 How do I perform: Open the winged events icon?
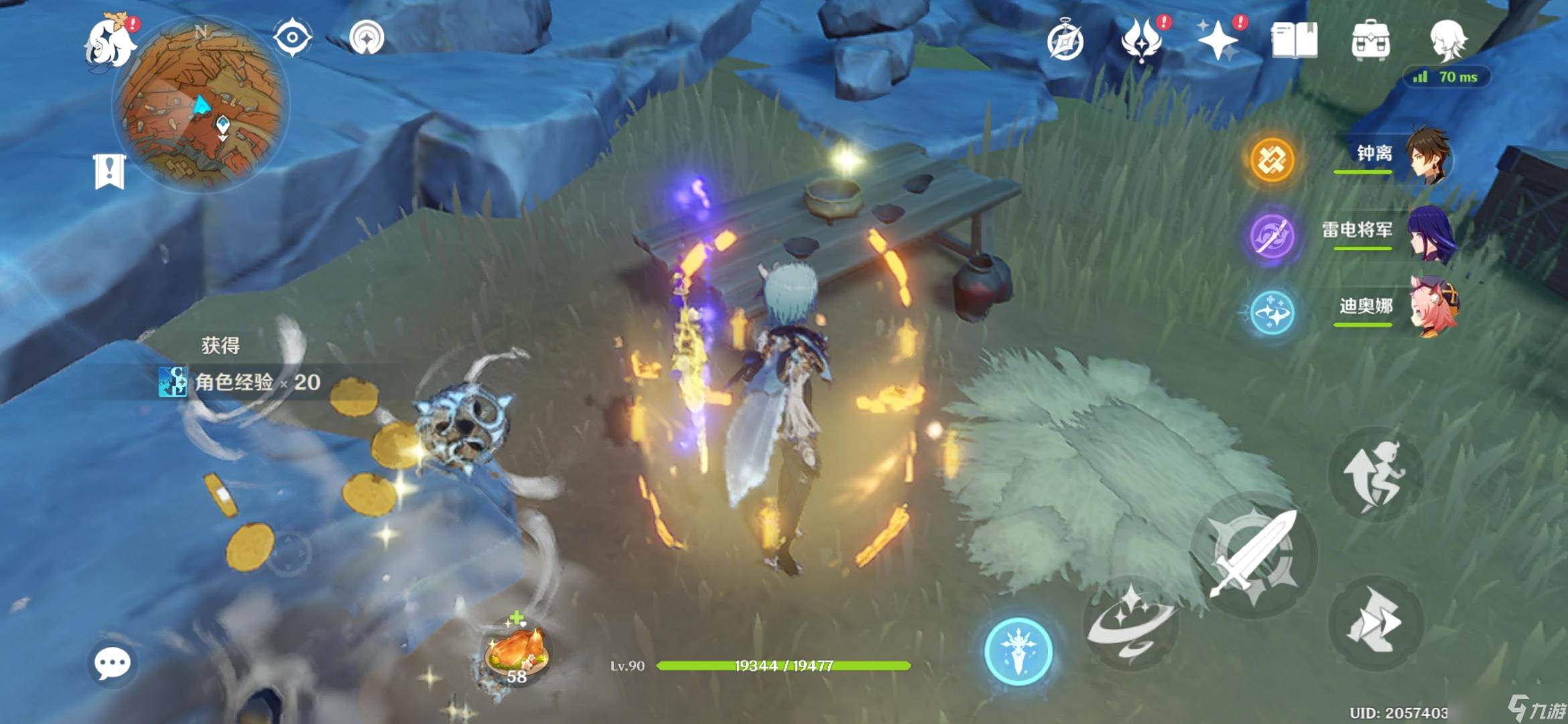click(x=1142, y=40)
